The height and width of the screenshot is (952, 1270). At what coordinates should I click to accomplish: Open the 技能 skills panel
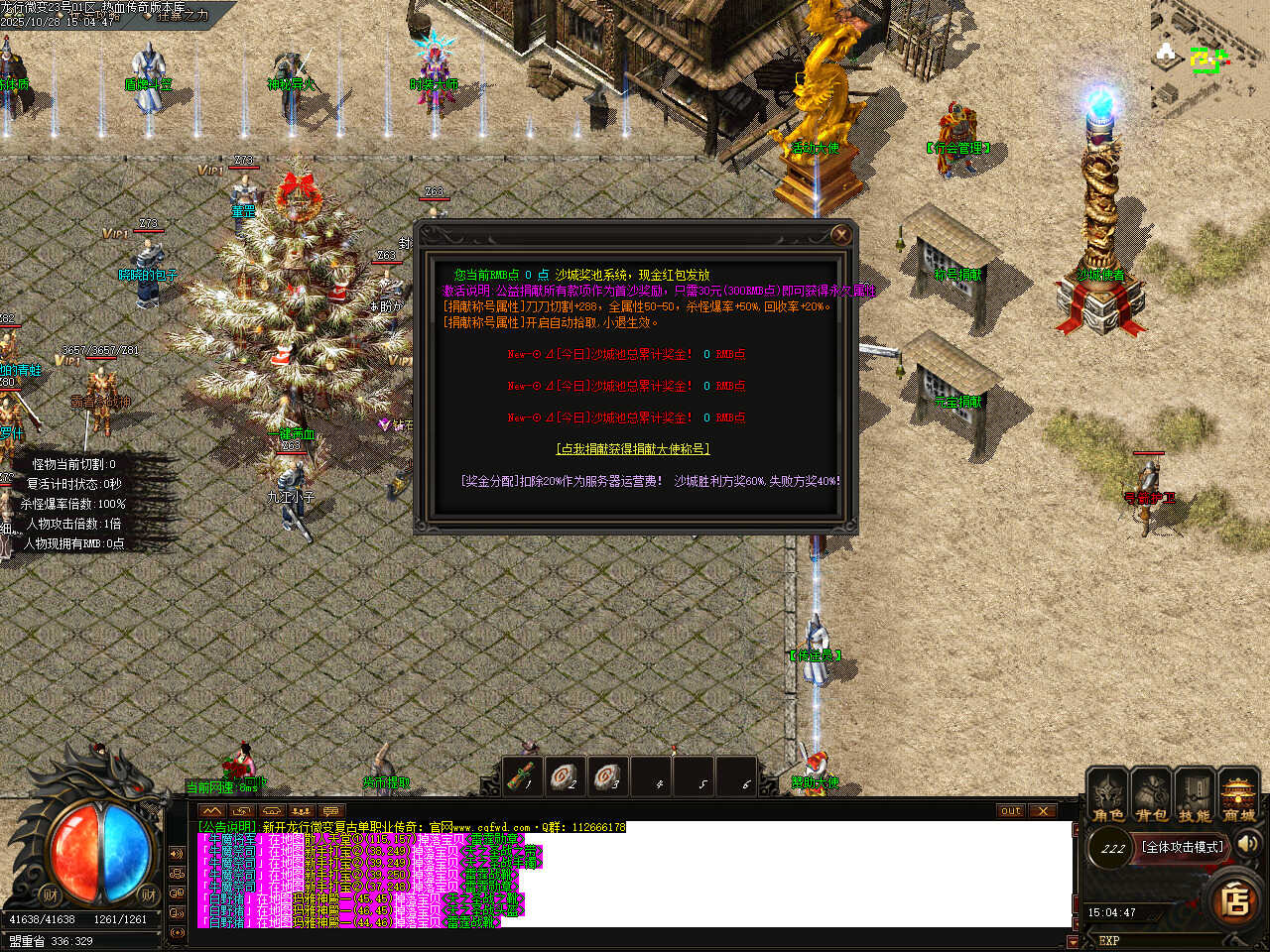coord(1195,796)
